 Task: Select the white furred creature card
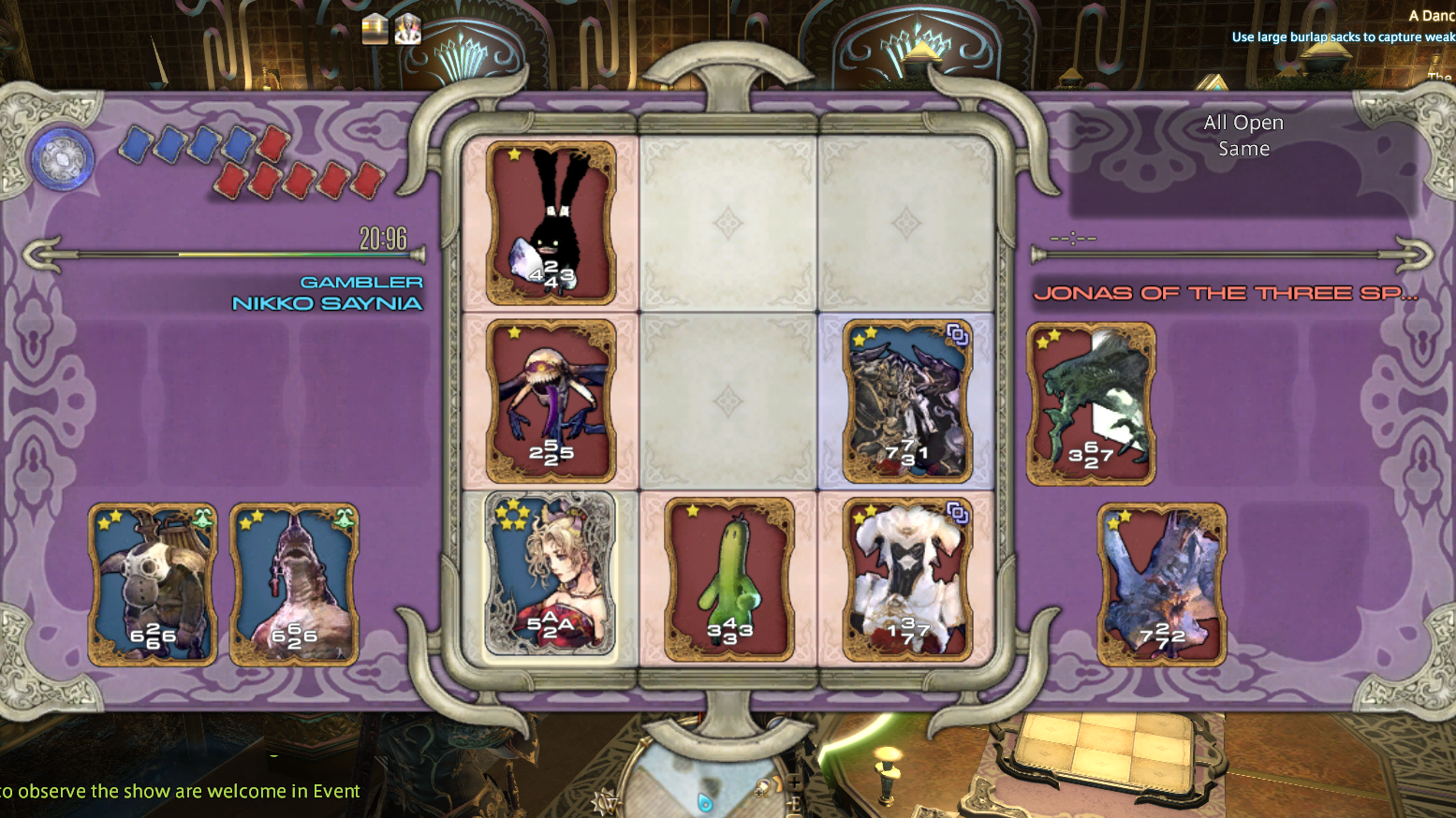pyautogui.click(x=906, y=579)
